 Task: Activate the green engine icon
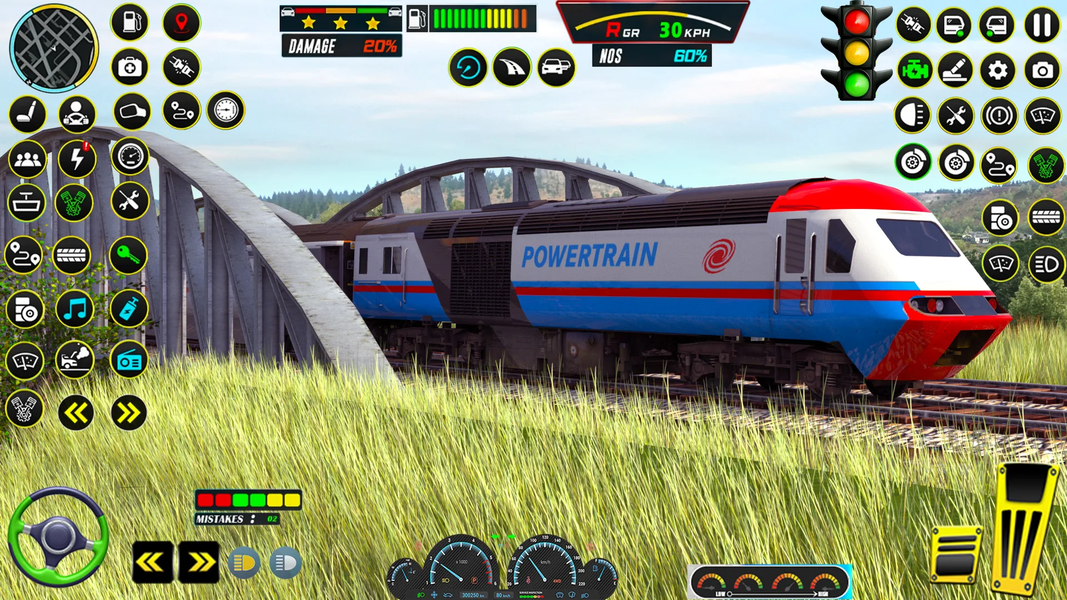point(914,70)
